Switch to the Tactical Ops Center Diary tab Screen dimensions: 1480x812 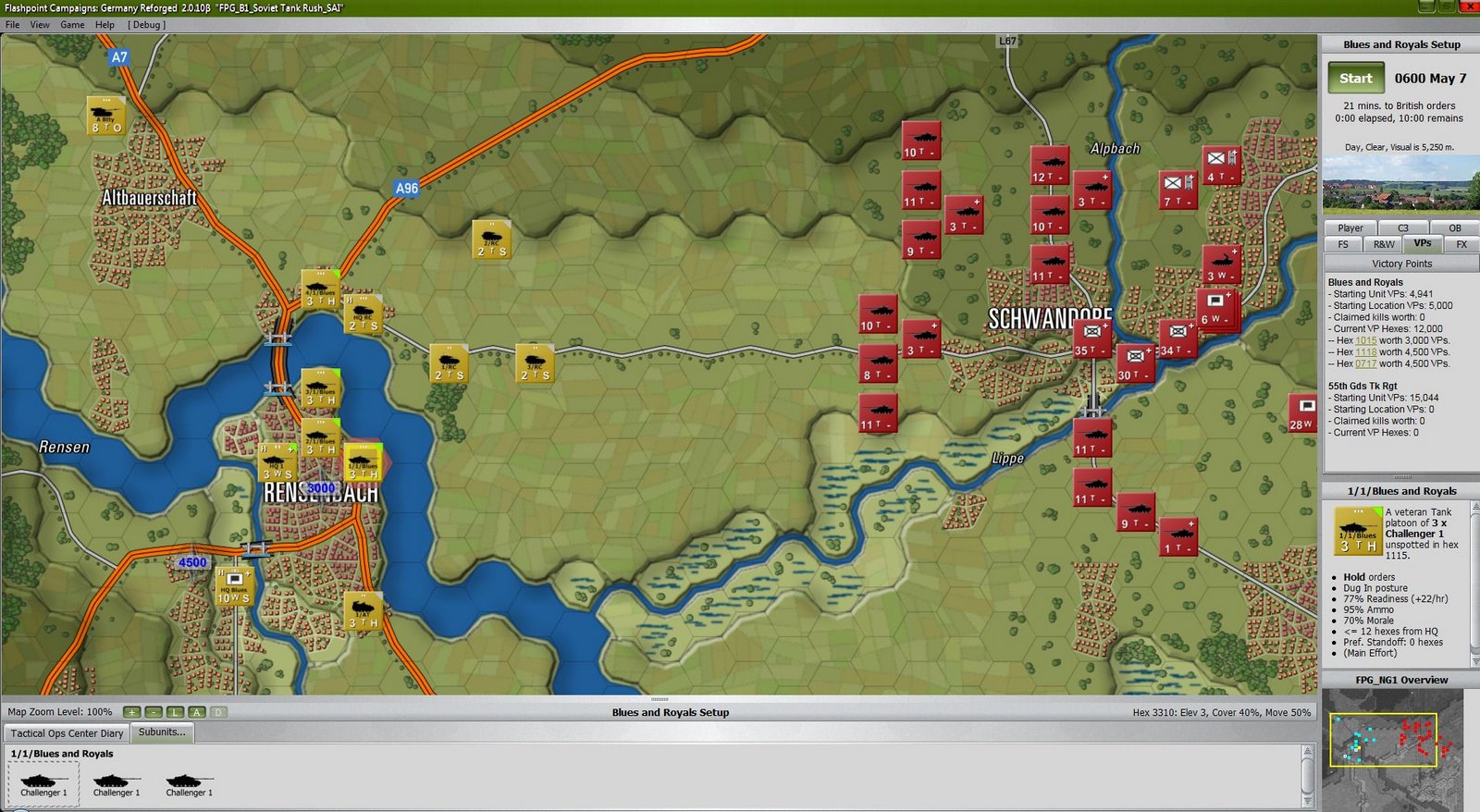pyautogui.click(x=65, y=732)
